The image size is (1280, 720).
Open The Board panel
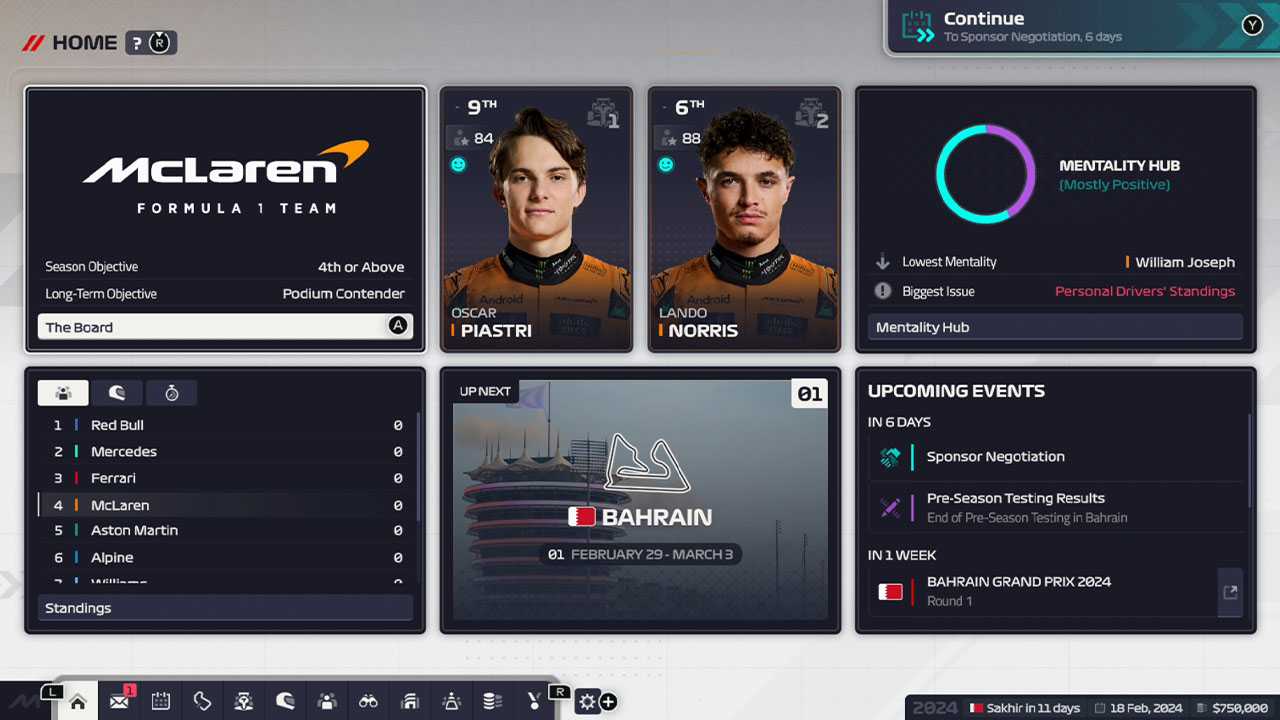tap(225, 326)
